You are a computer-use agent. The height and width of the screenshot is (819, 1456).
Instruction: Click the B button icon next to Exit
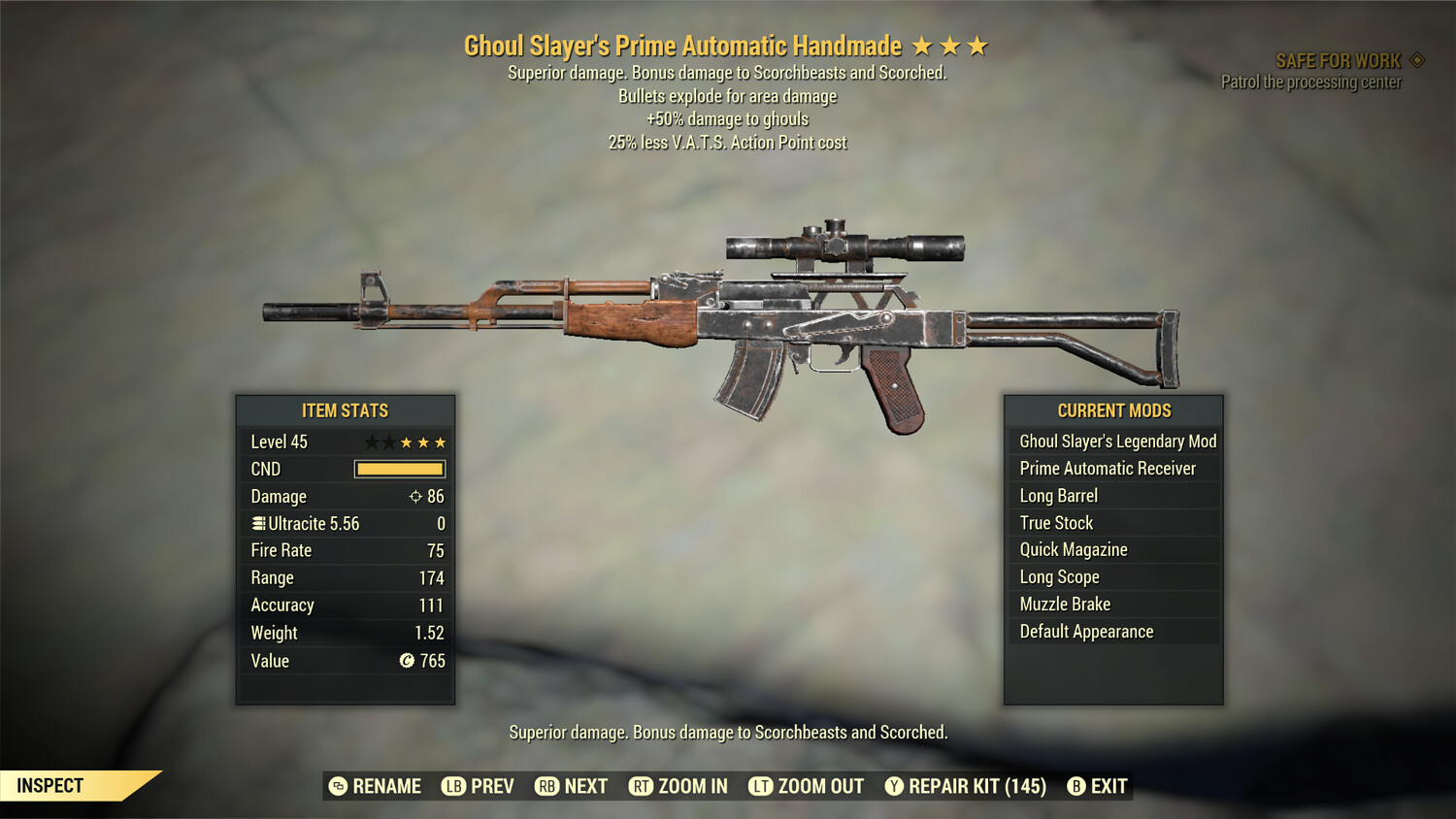click(1075, 786)
